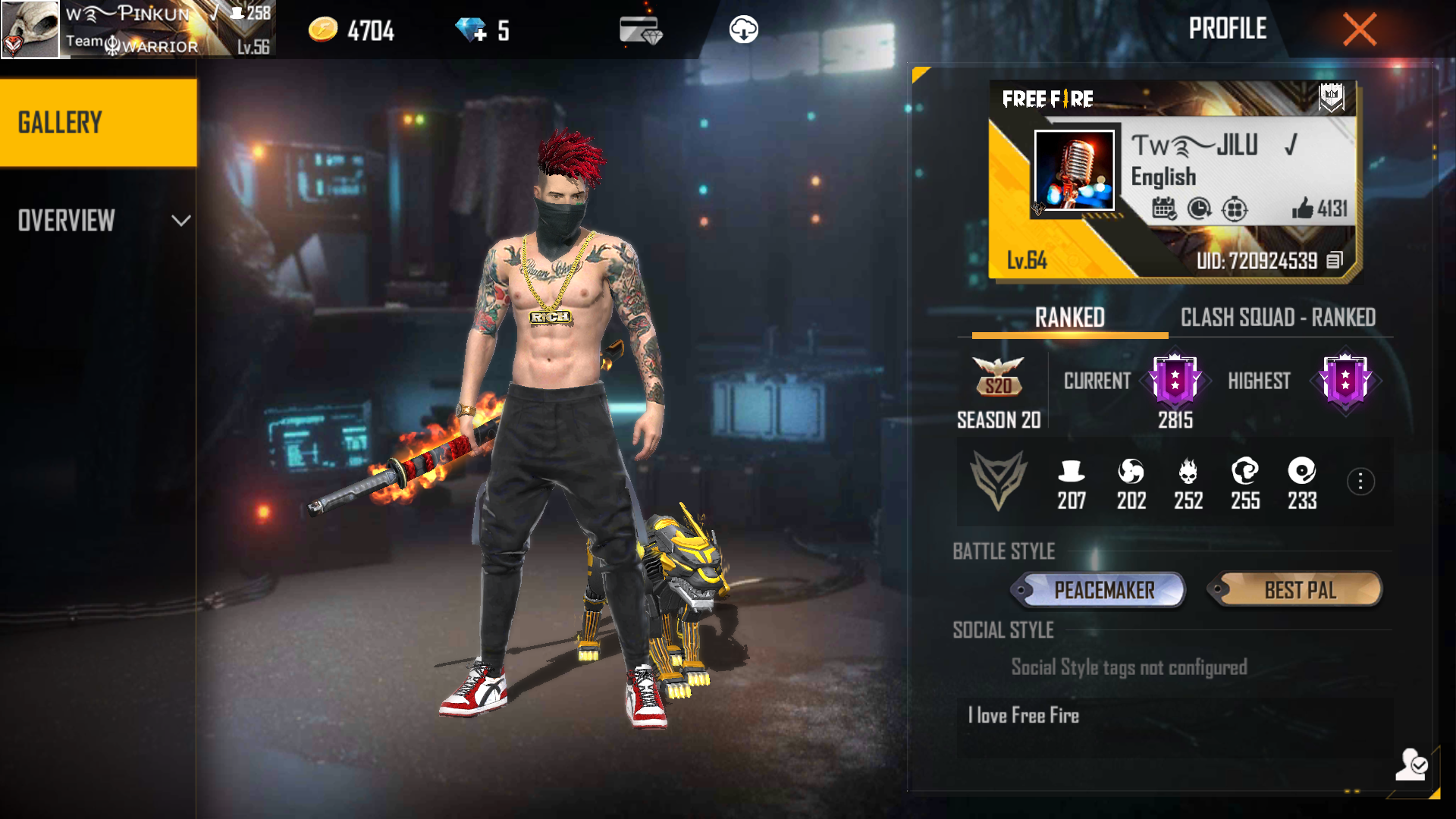Close the profile screen with the X
The width and height of the screenshot is (1456, 819).
point(1359,30)
